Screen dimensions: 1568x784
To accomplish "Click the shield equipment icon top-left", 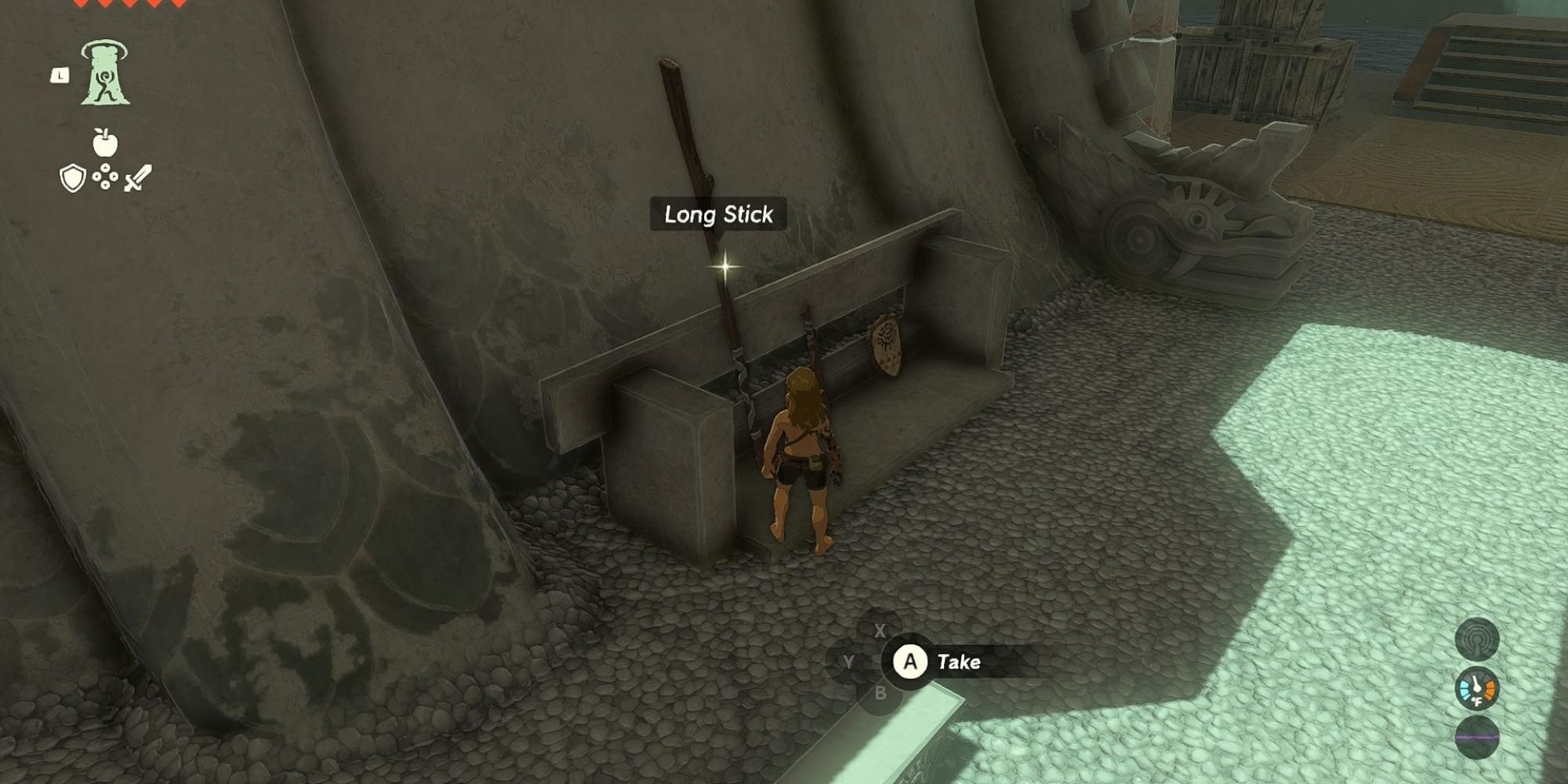I will coord(71,179).
